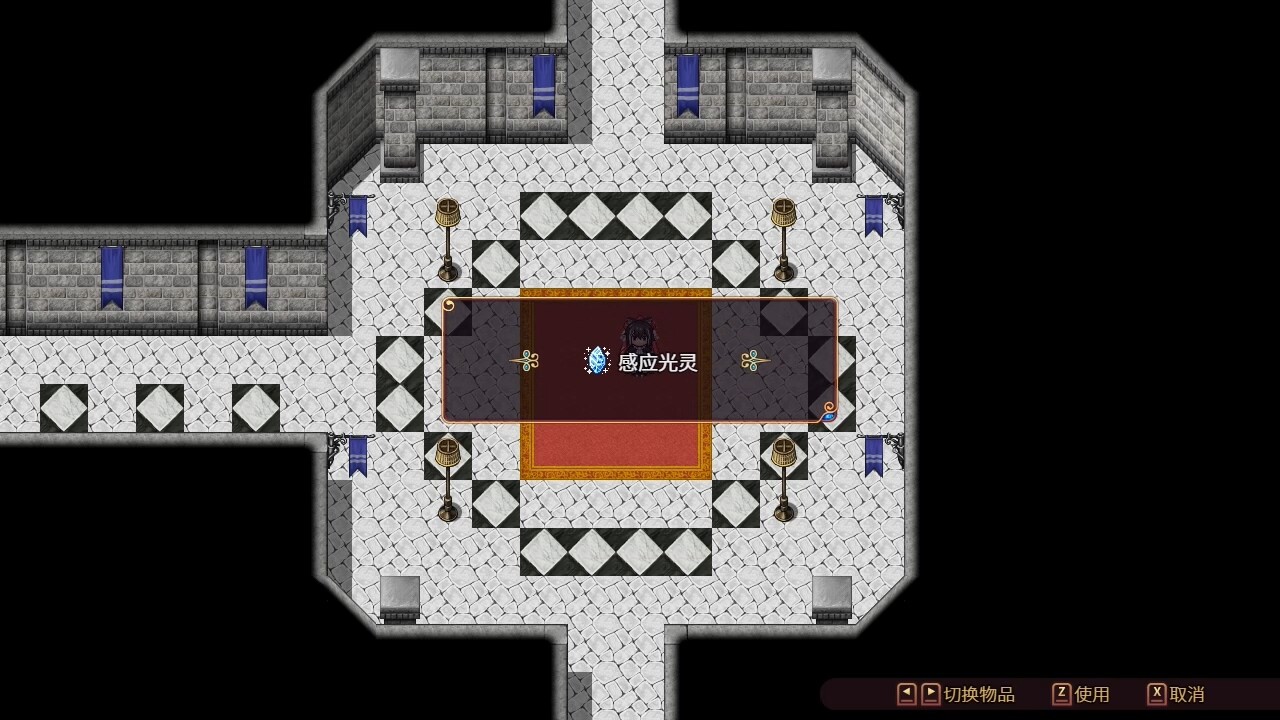
Task: Click the left arrow item-switch icon
Action: click(908, 693)
